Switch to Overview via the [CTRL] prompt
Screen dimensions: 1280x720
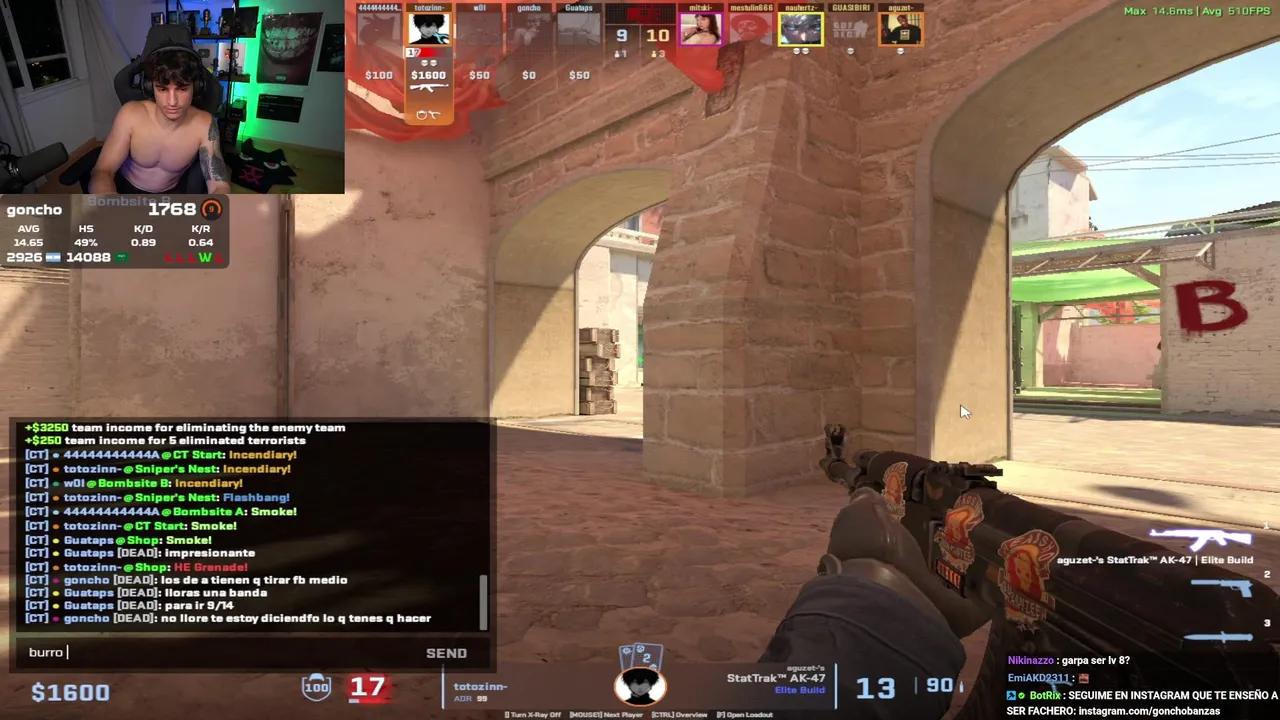pyautogui.click(x=679, y=714)
